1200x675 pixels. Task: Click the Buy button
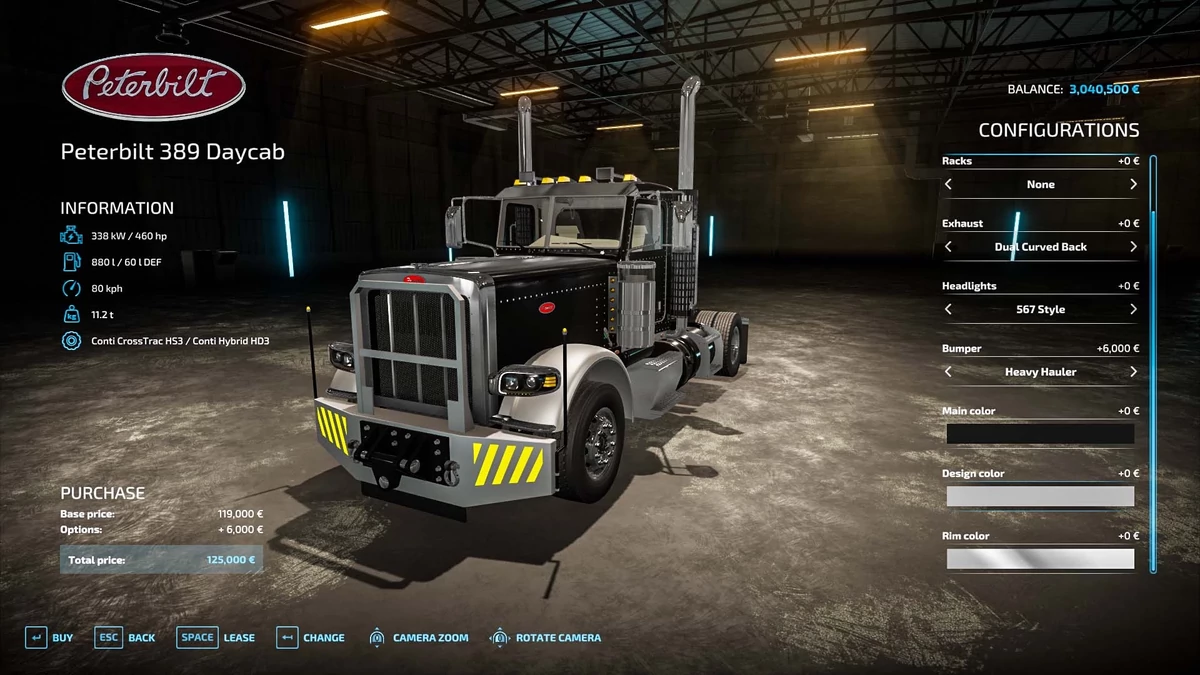click(x=49, y=638)
